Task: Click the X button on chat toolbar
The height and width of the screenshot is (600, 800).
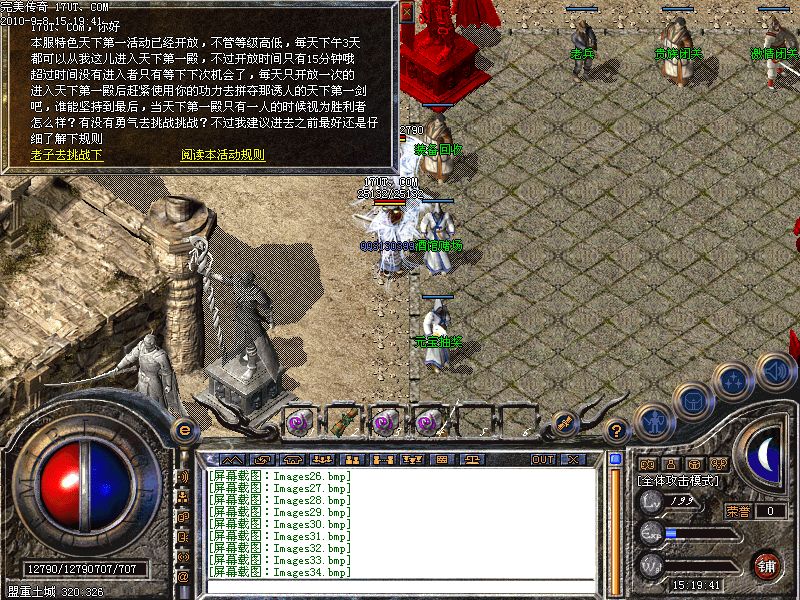Action: [x=573, y=460]
